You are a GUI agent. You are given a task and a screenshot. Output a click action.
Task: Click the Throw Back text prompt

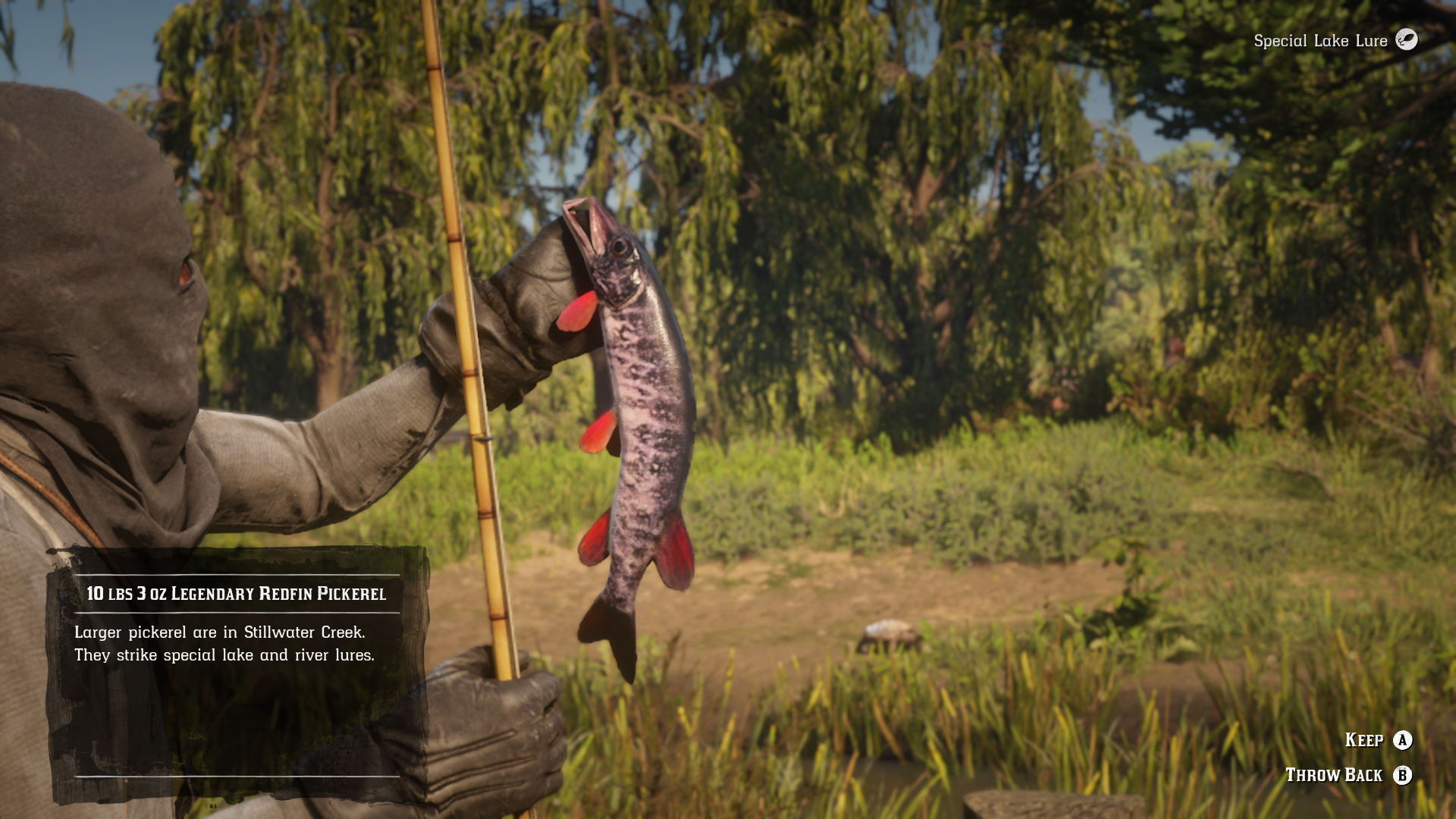[1335, 776]
